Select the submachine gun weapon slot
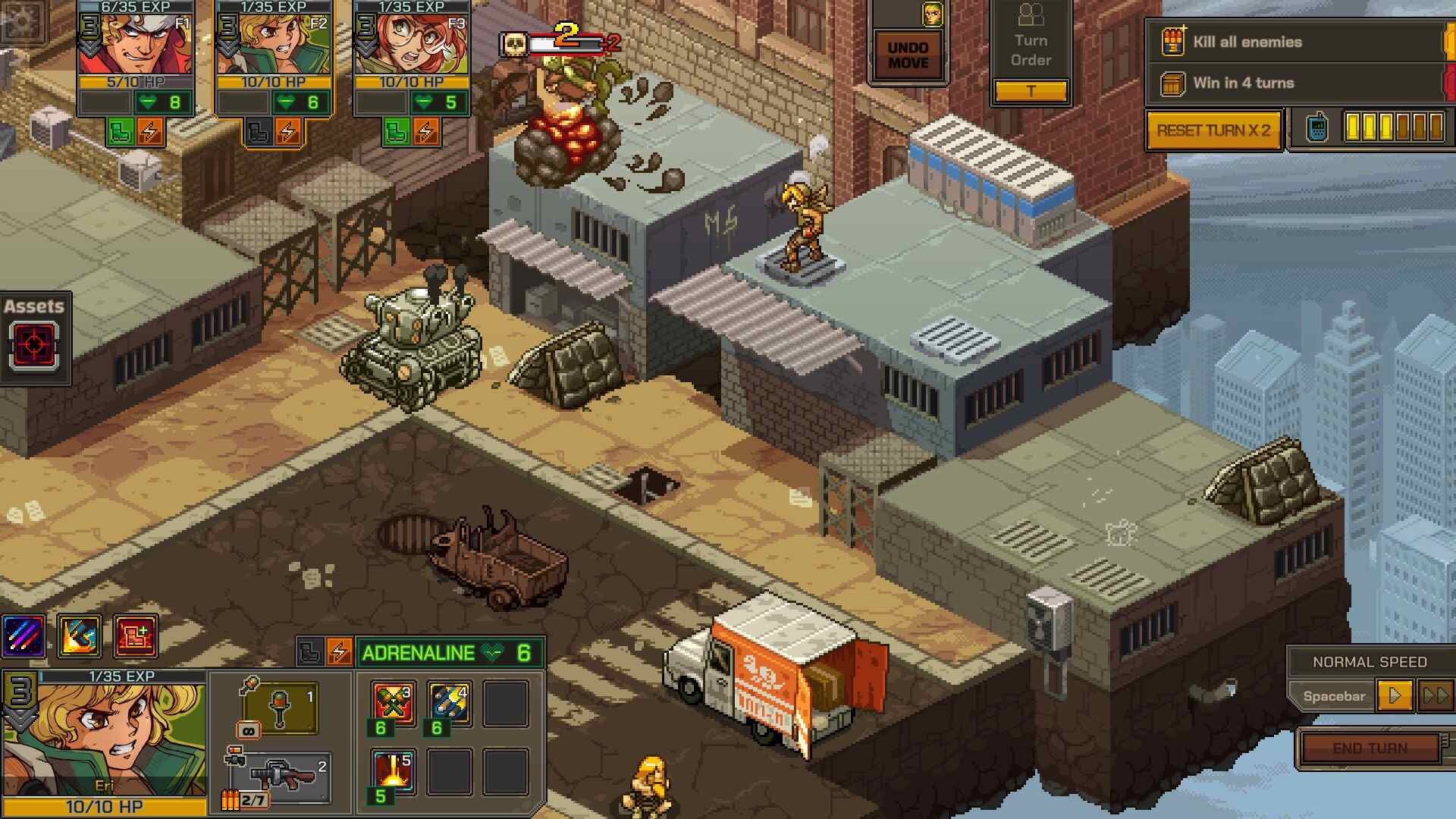The width and height of the screenshot is (1456, 819). 282,777
